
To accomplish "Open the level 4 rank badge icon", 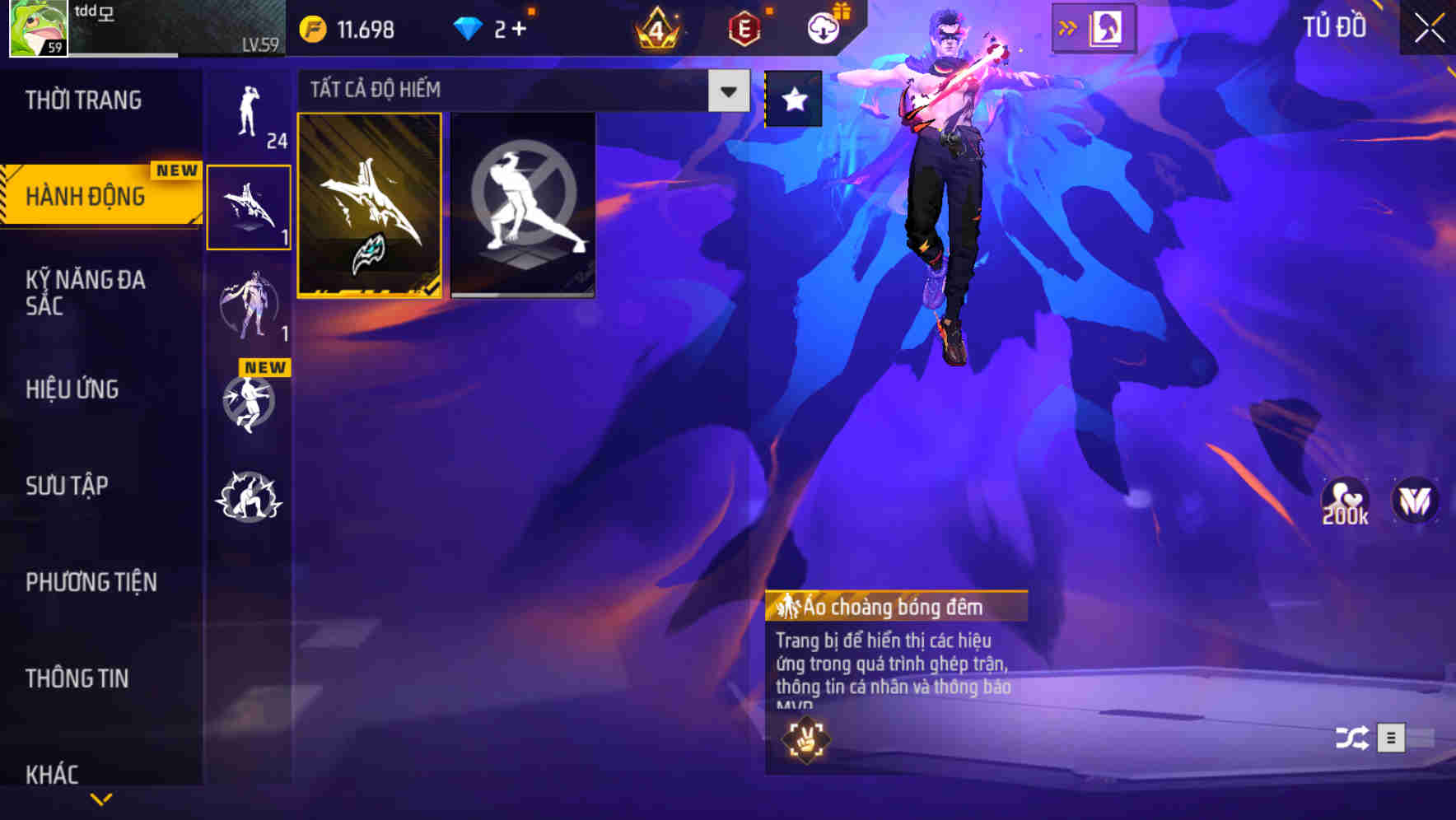I will click(x=659, y=29).
